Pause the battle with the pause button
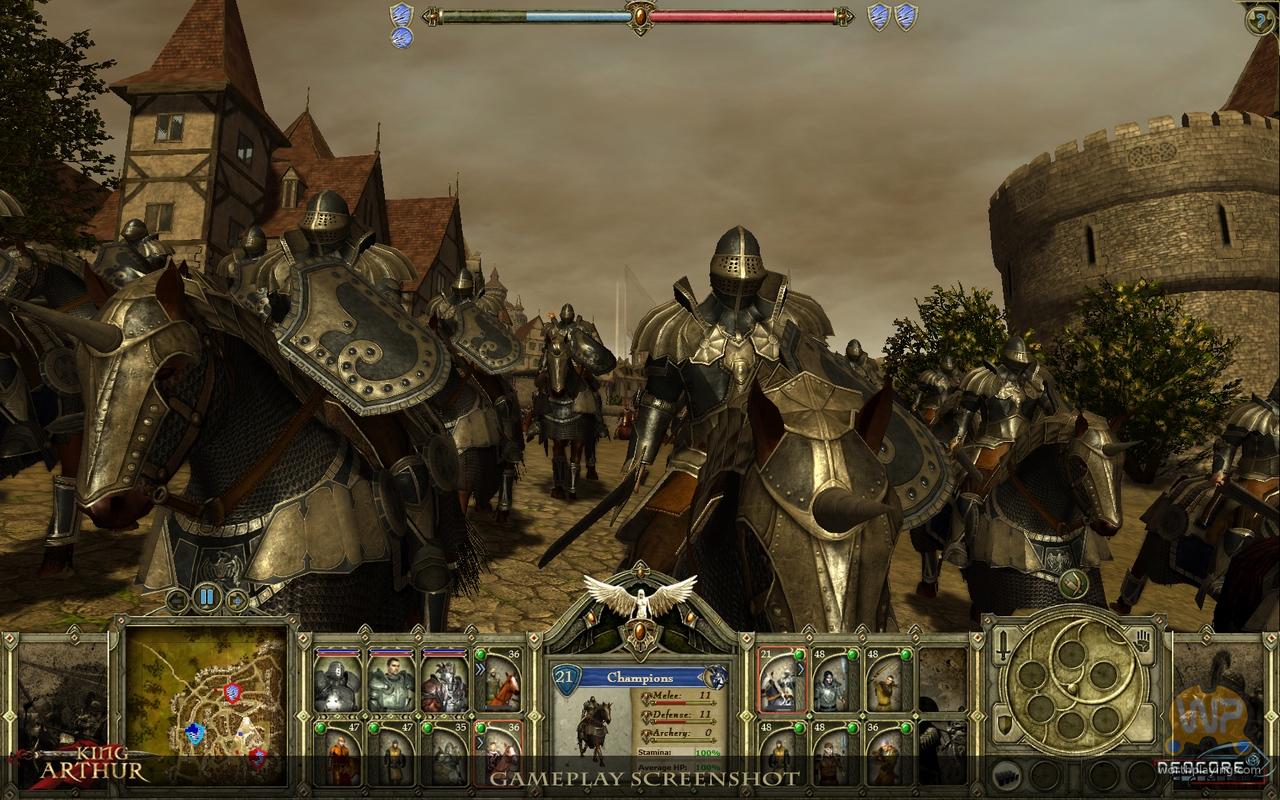 (208, 598)
